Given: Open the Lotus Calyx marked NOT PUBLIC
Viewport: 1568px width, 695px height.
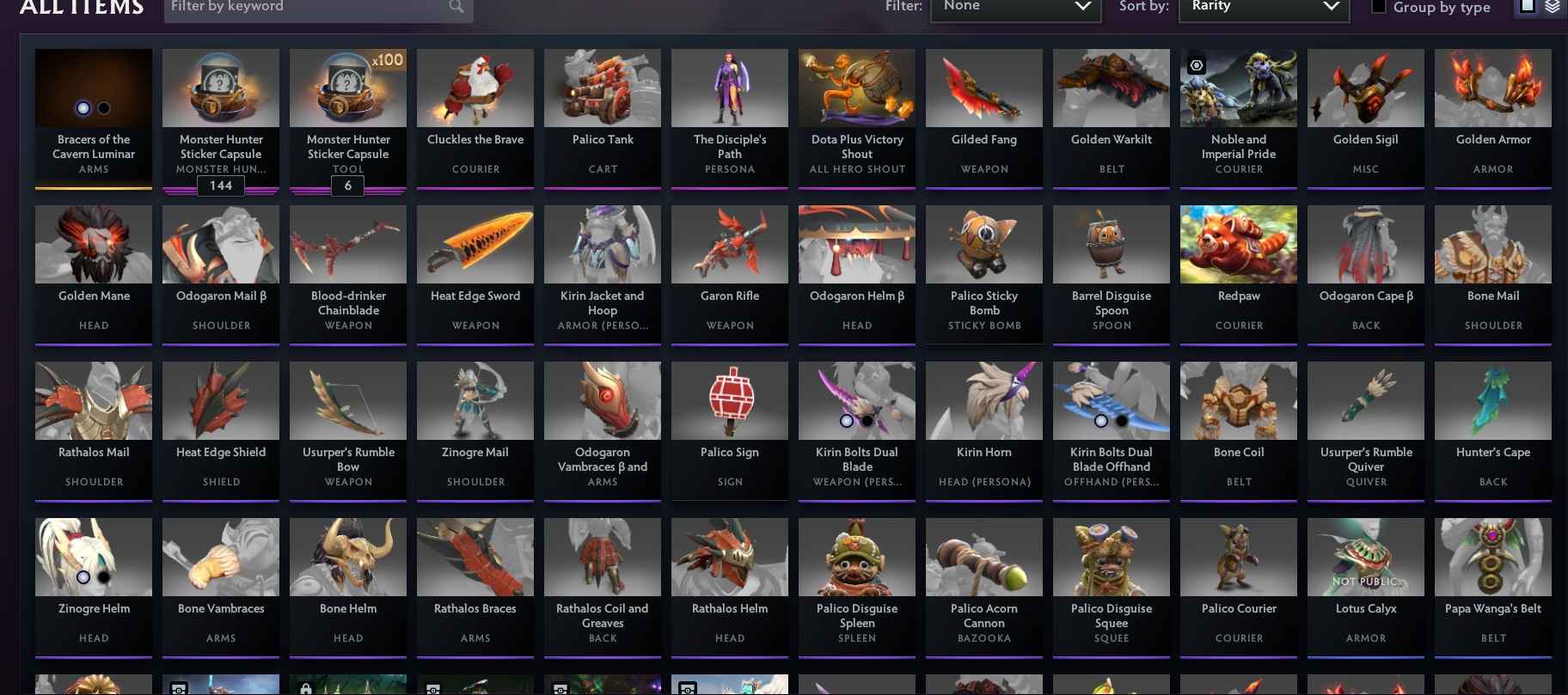Looking at the screenshot, I should coord(1365,557).
